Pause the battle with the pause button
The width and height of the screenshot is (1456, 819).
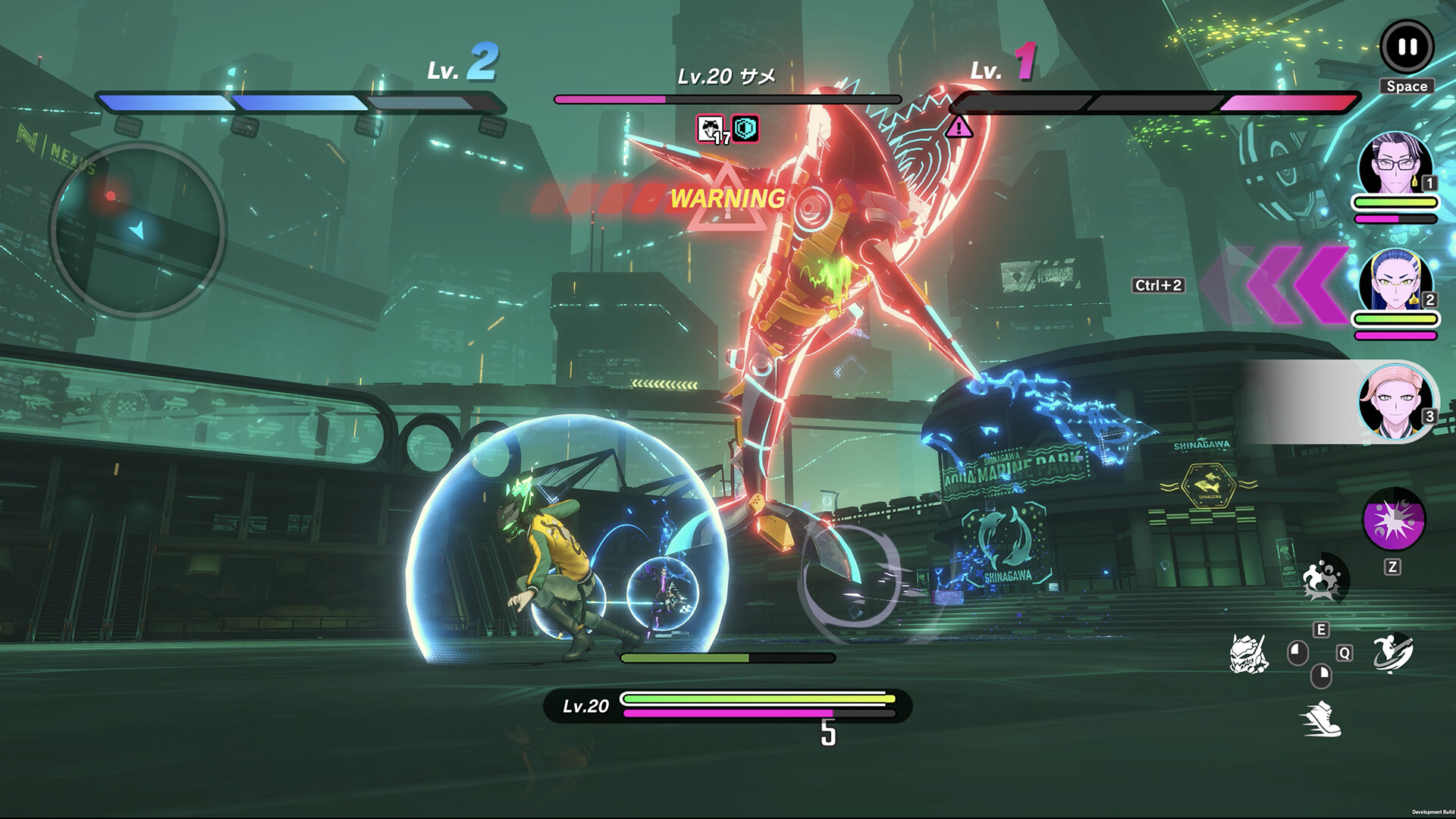1407,47
